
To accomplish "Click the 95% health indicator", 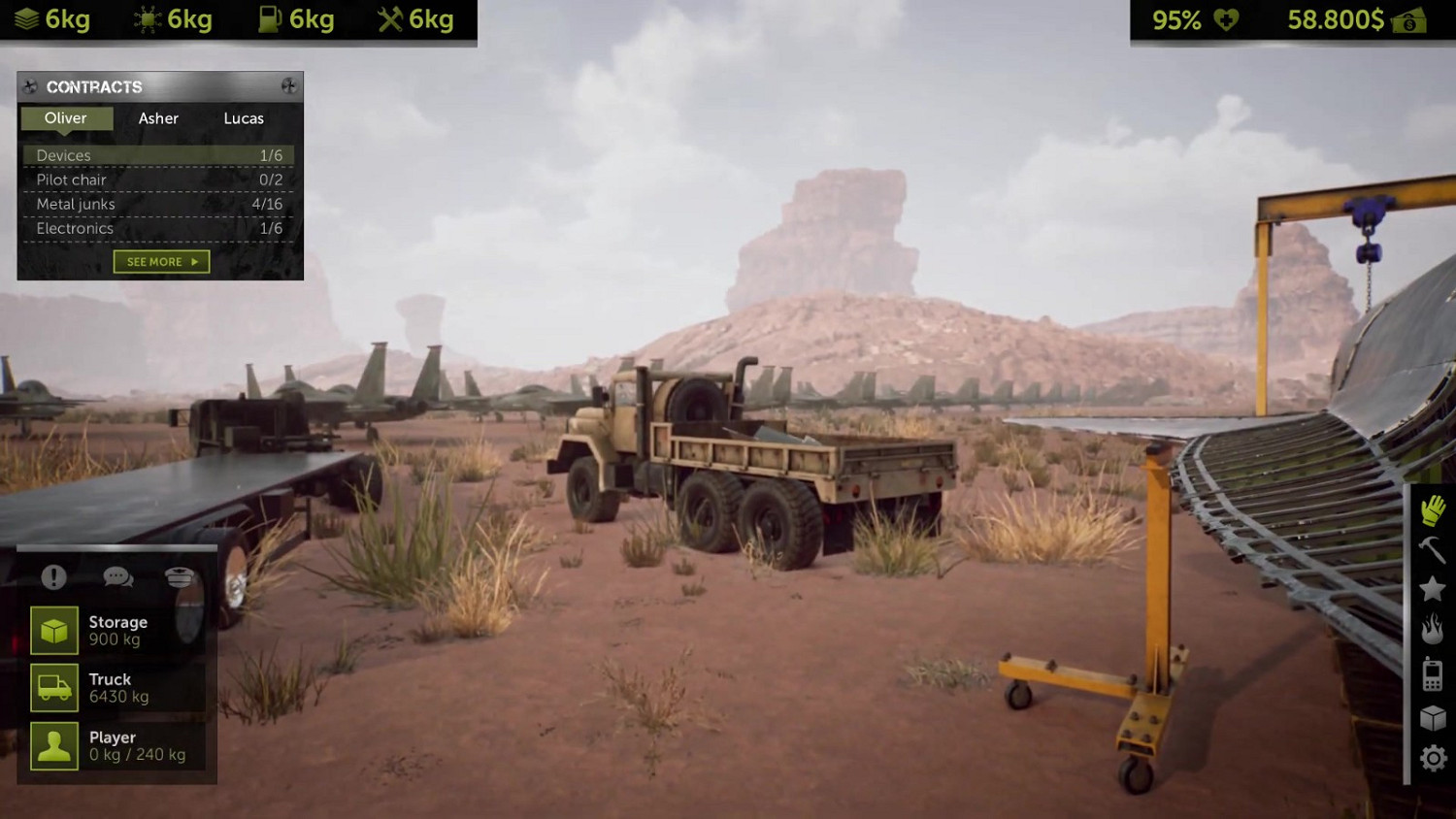I will click(1176, 18).
